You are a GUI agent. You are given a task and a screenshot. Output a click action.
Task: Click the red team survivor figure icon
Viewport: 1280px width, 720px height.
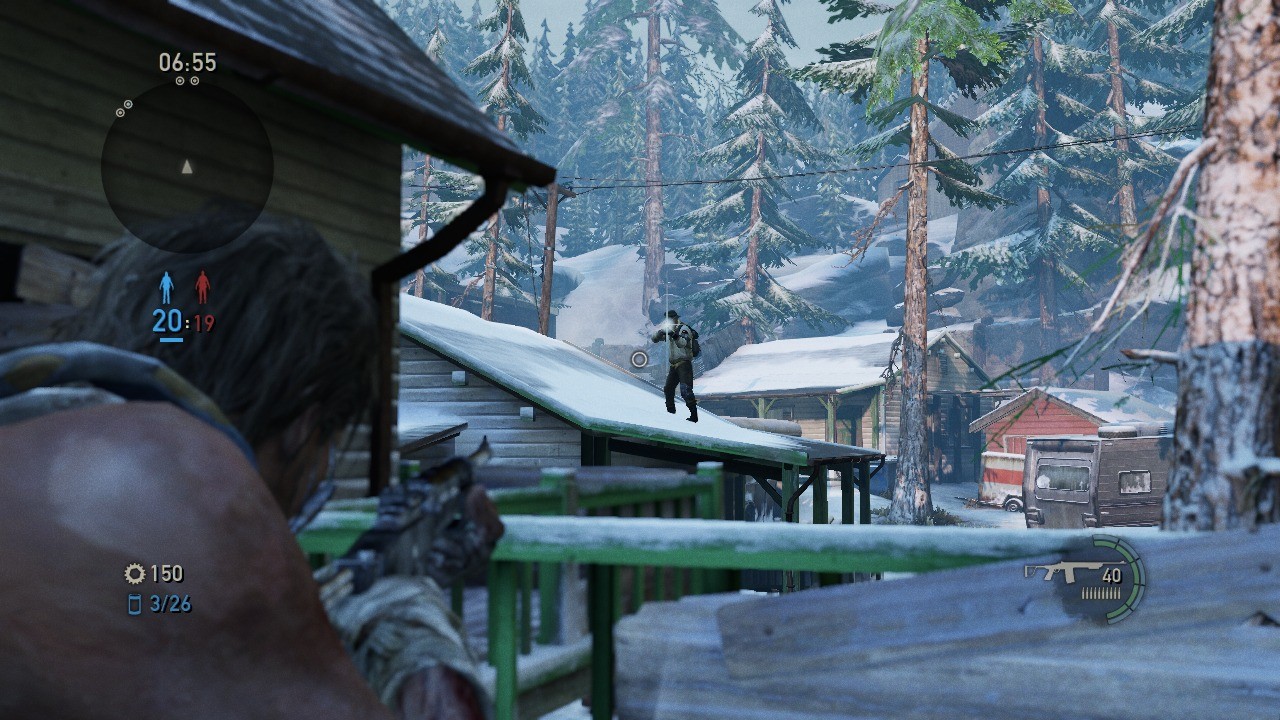205,284
